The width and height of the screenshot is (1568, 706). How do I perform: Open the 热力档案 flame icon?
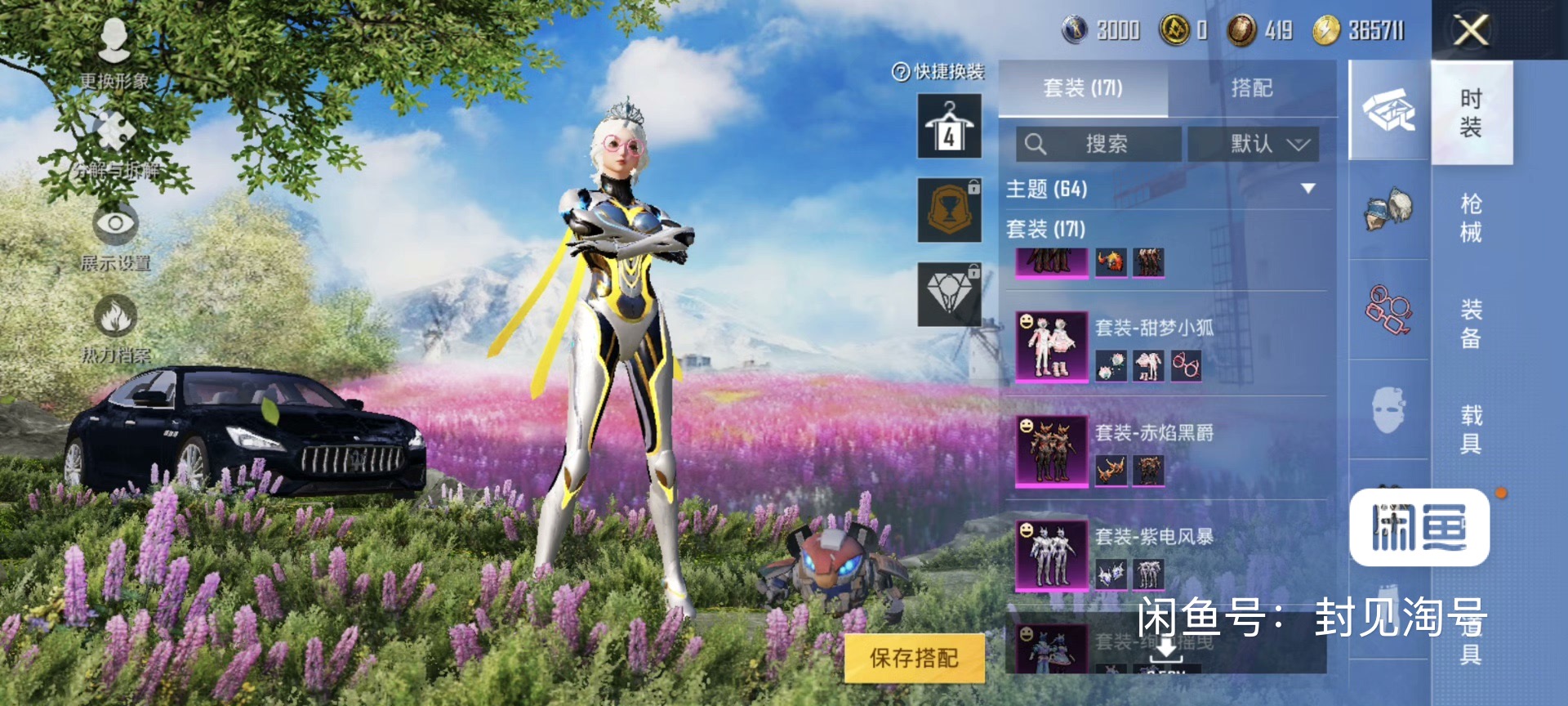115,327
